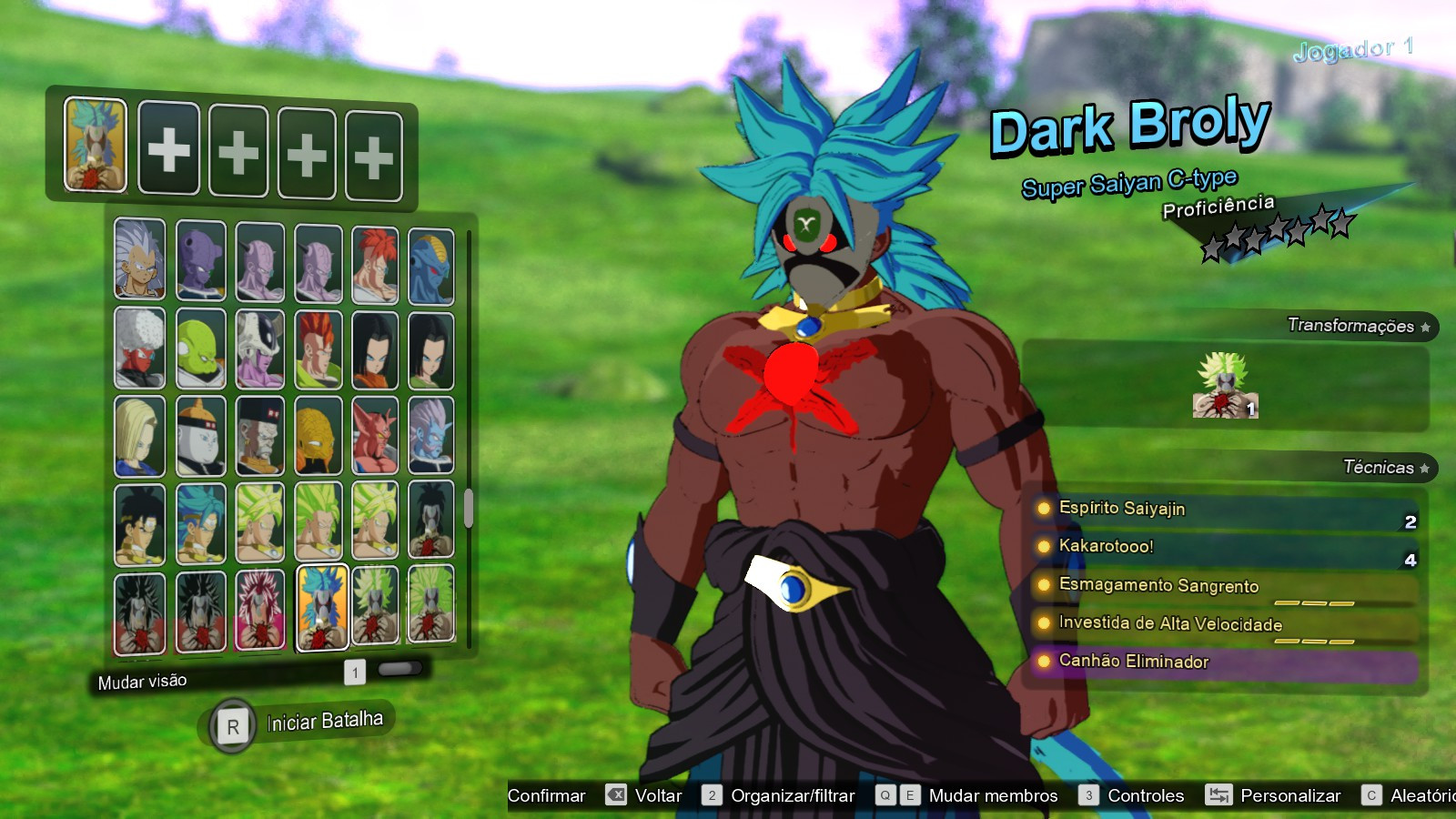This screenshot has height=819, width=1456.
Task: Select the Super Saiyan Broly portrait in the roster
Action: (x=259, y=523)
